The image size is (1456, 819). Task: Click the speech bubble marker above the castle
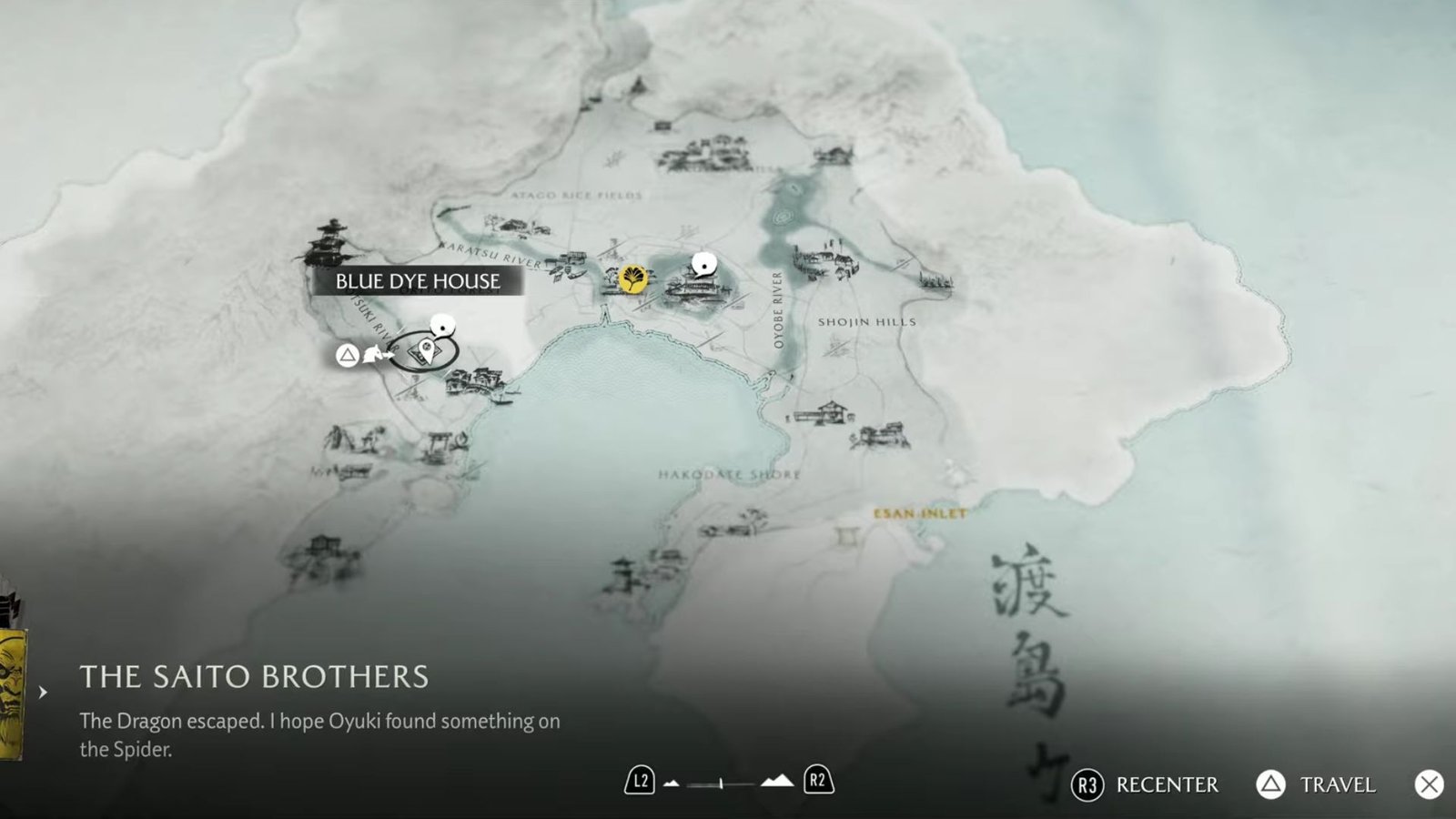[703, 265]
